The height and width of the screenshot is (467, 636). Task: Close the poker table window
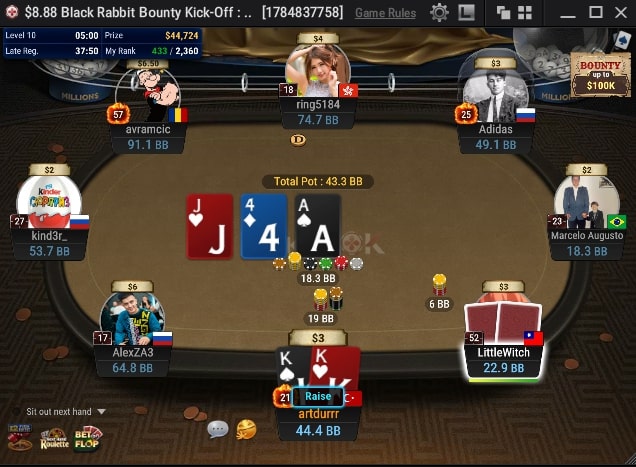click(x=620, y=13)
